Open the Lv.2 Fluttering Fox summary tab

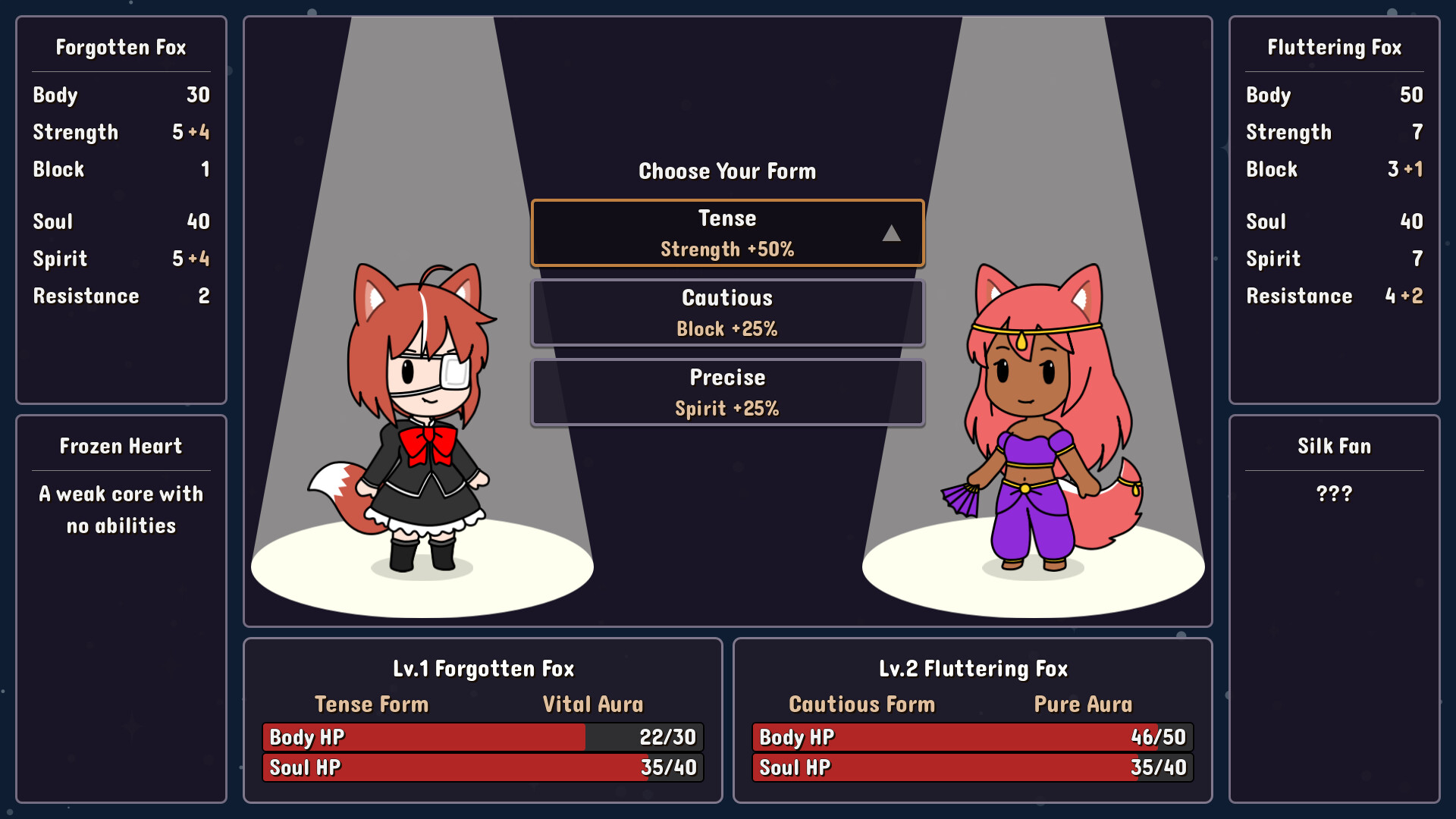[x=973, y=668]
